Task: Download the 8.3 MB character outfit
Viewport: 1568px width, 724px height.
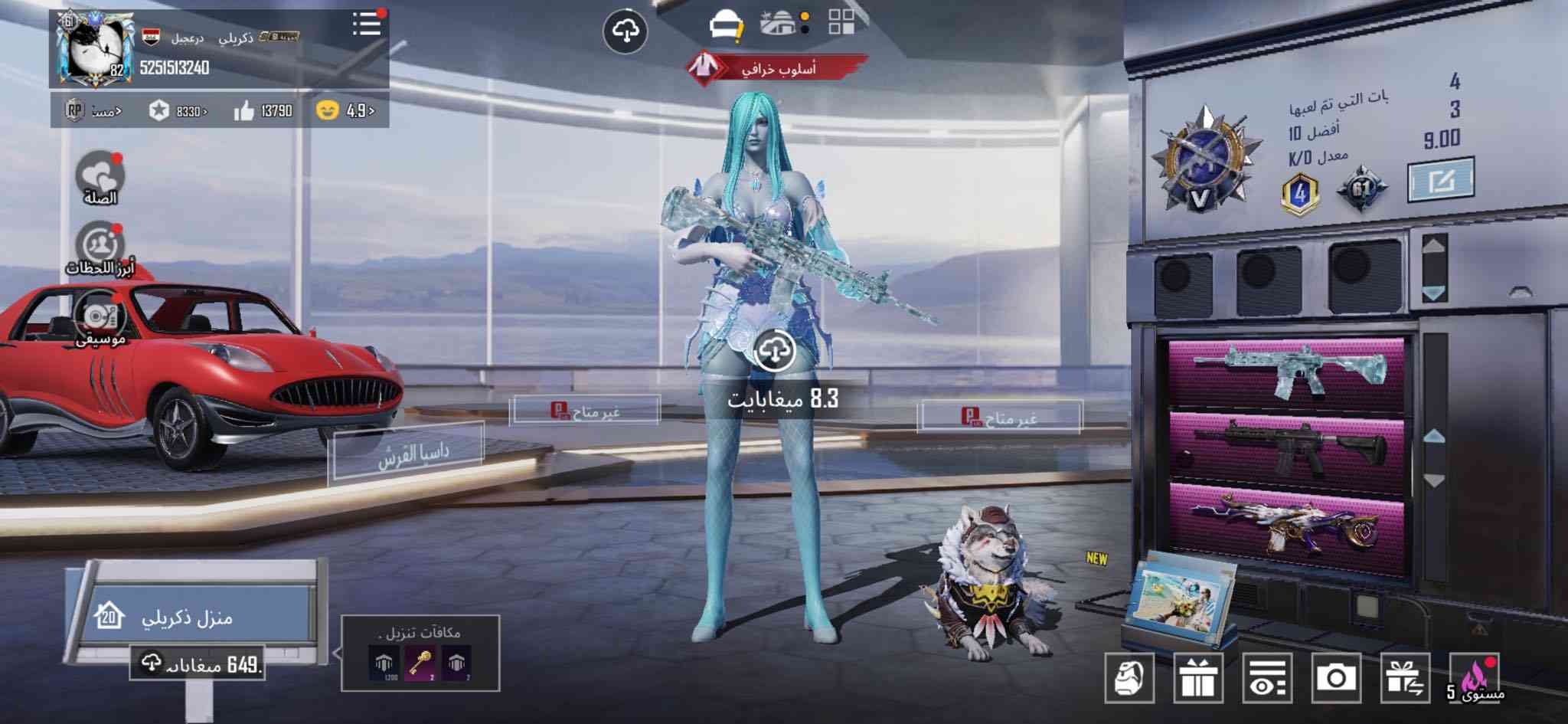Action: (775, 353)
